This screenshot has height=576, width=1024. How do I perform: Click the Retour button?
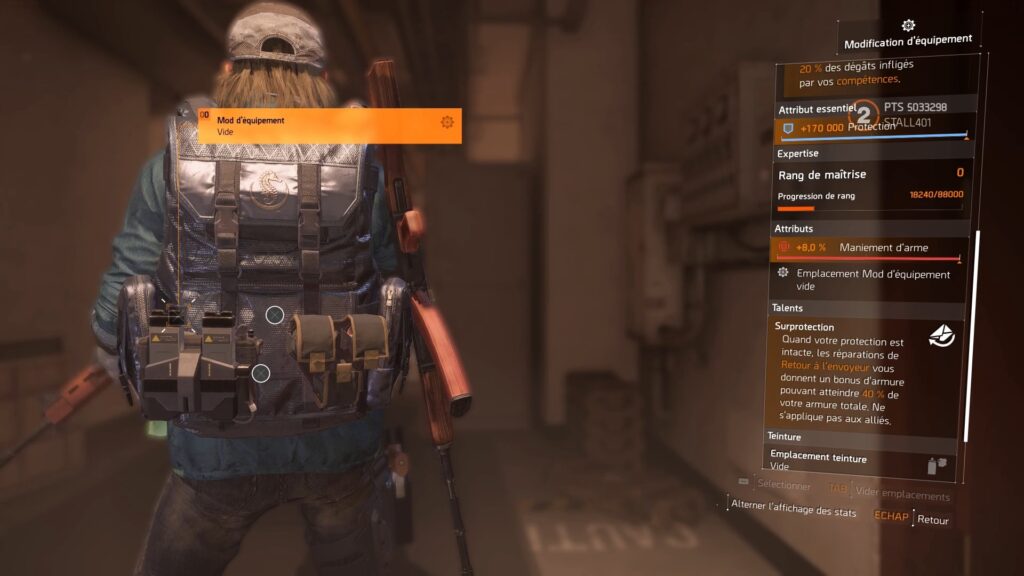pyautogui.click(x=932, y=520)
